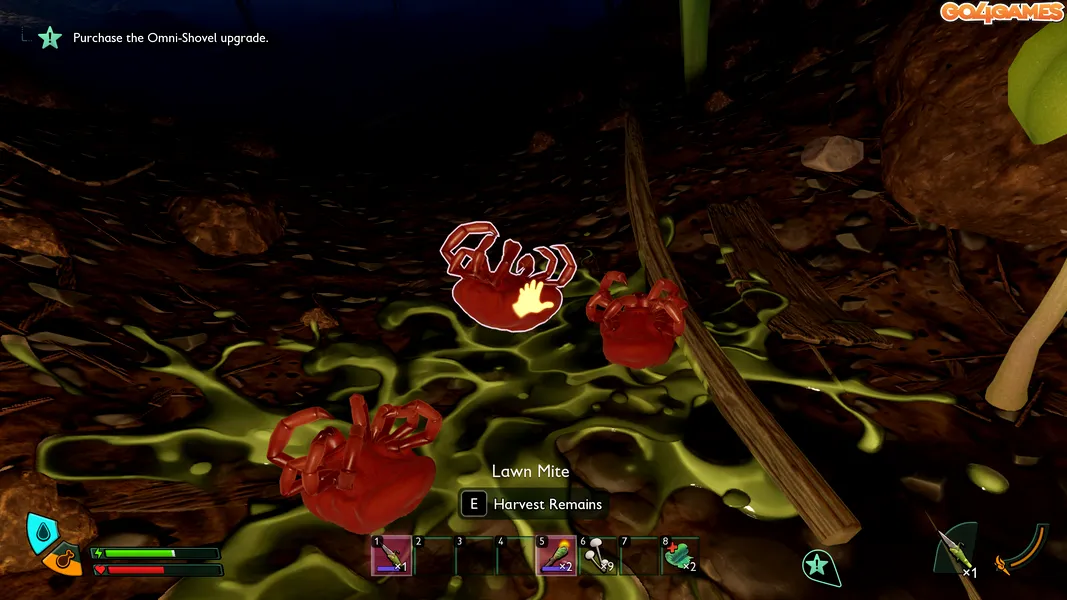
Task: Select the spear in hotbar slot 1
Action: click(x=391, y=555)
